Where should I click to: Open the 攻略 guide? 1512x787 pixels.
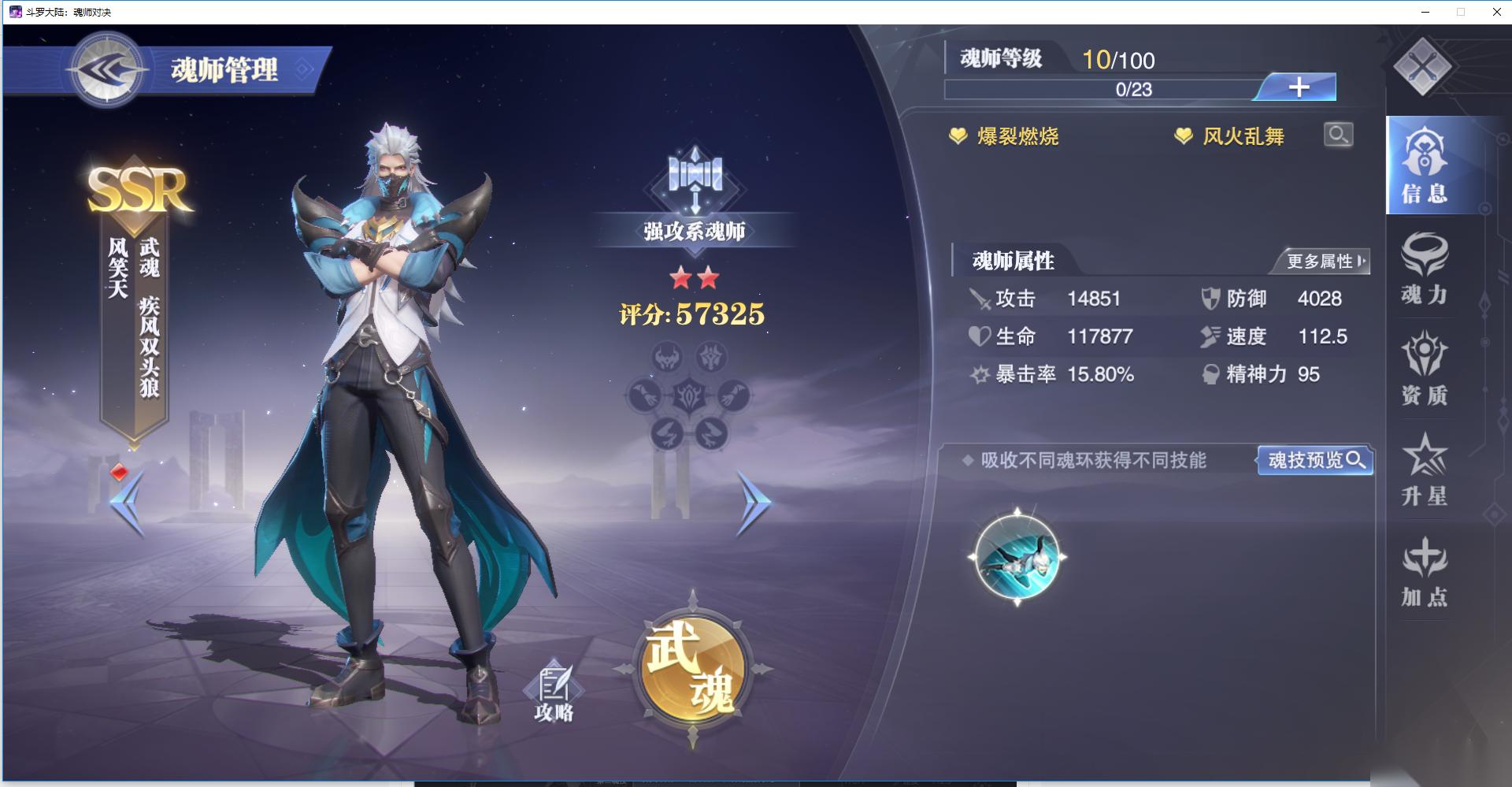(x=554, y=693)
